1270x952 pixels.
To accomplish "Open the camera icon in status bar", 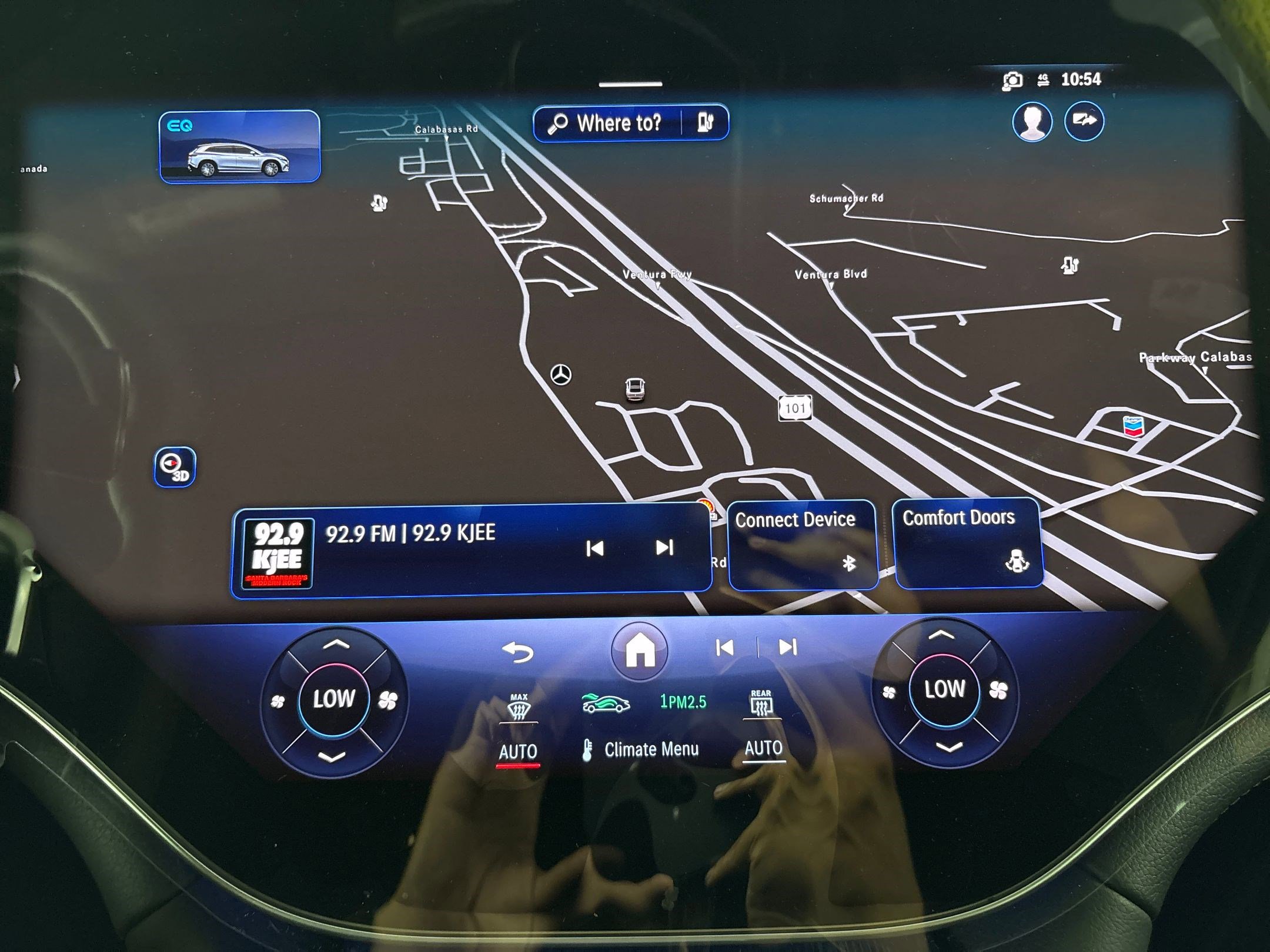I will point(1012,81).
